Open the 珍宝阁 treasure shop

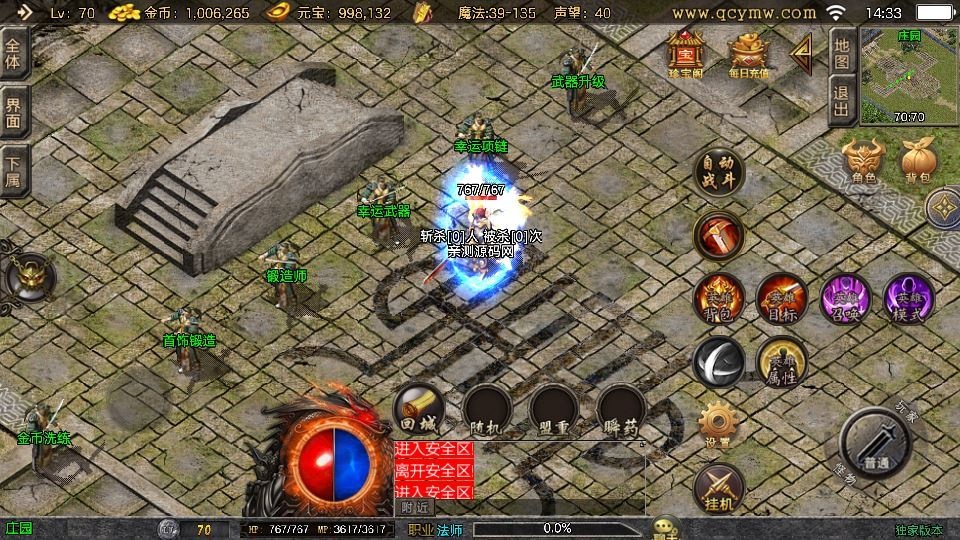tap(686, 53)
